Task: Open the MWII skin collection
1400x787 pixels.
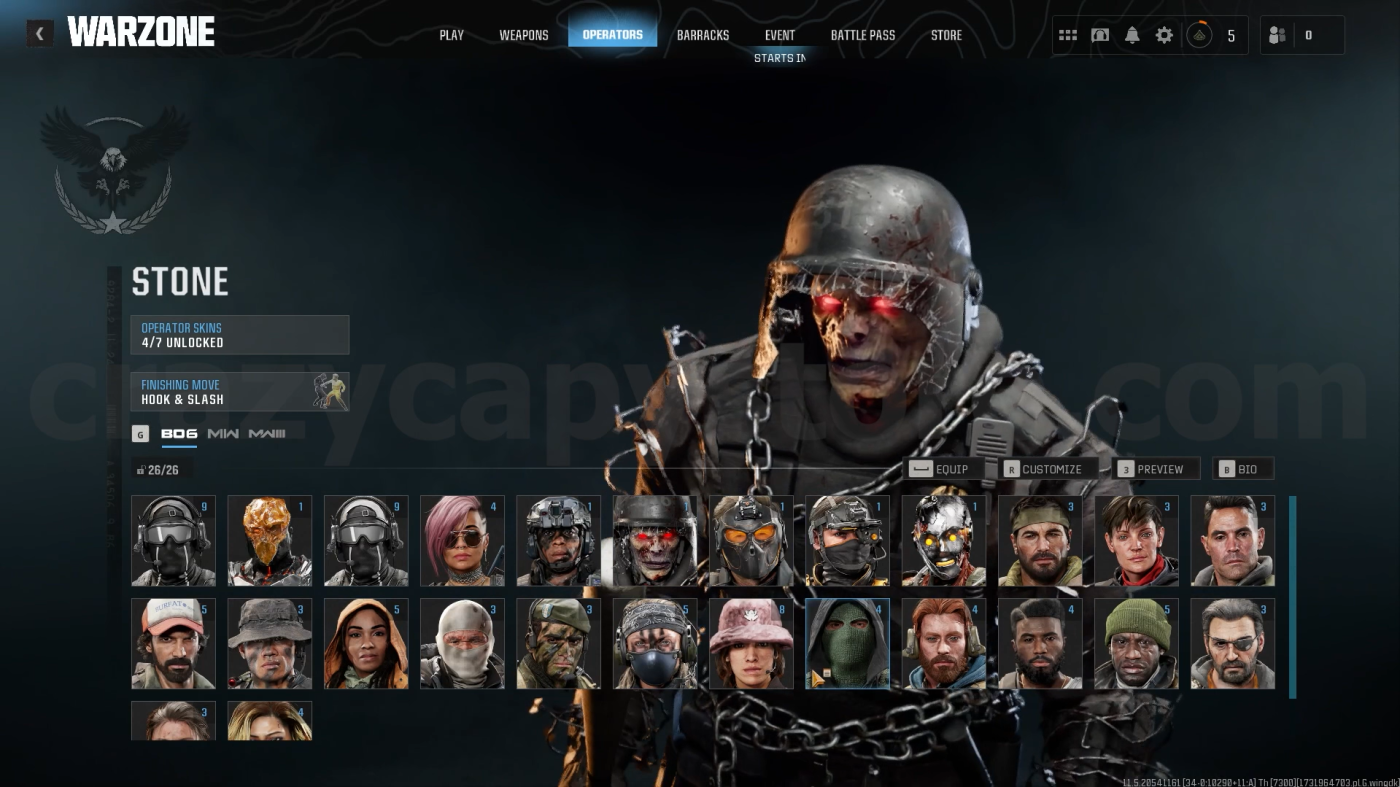Action: (x=222, y=433)
